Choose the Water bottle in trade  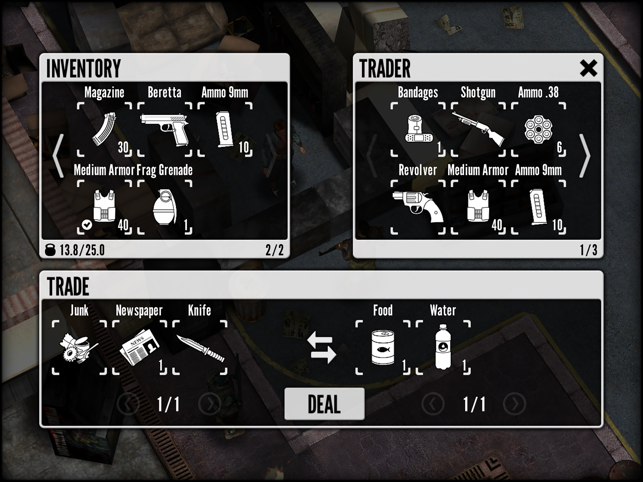[442, 347]
